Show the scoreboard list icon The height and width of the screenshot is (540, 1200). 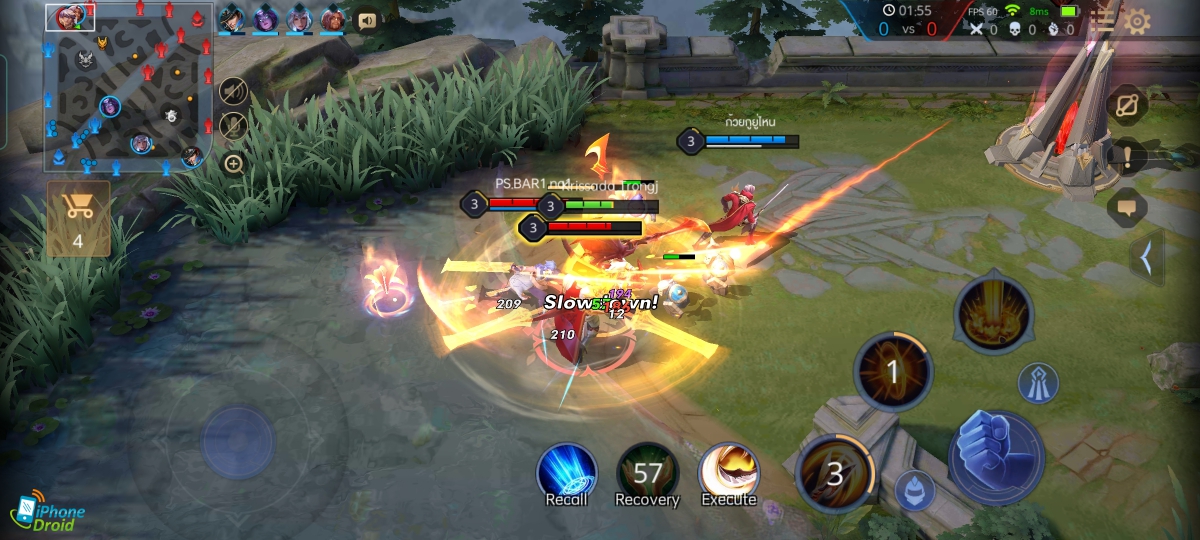[1103, 20]
